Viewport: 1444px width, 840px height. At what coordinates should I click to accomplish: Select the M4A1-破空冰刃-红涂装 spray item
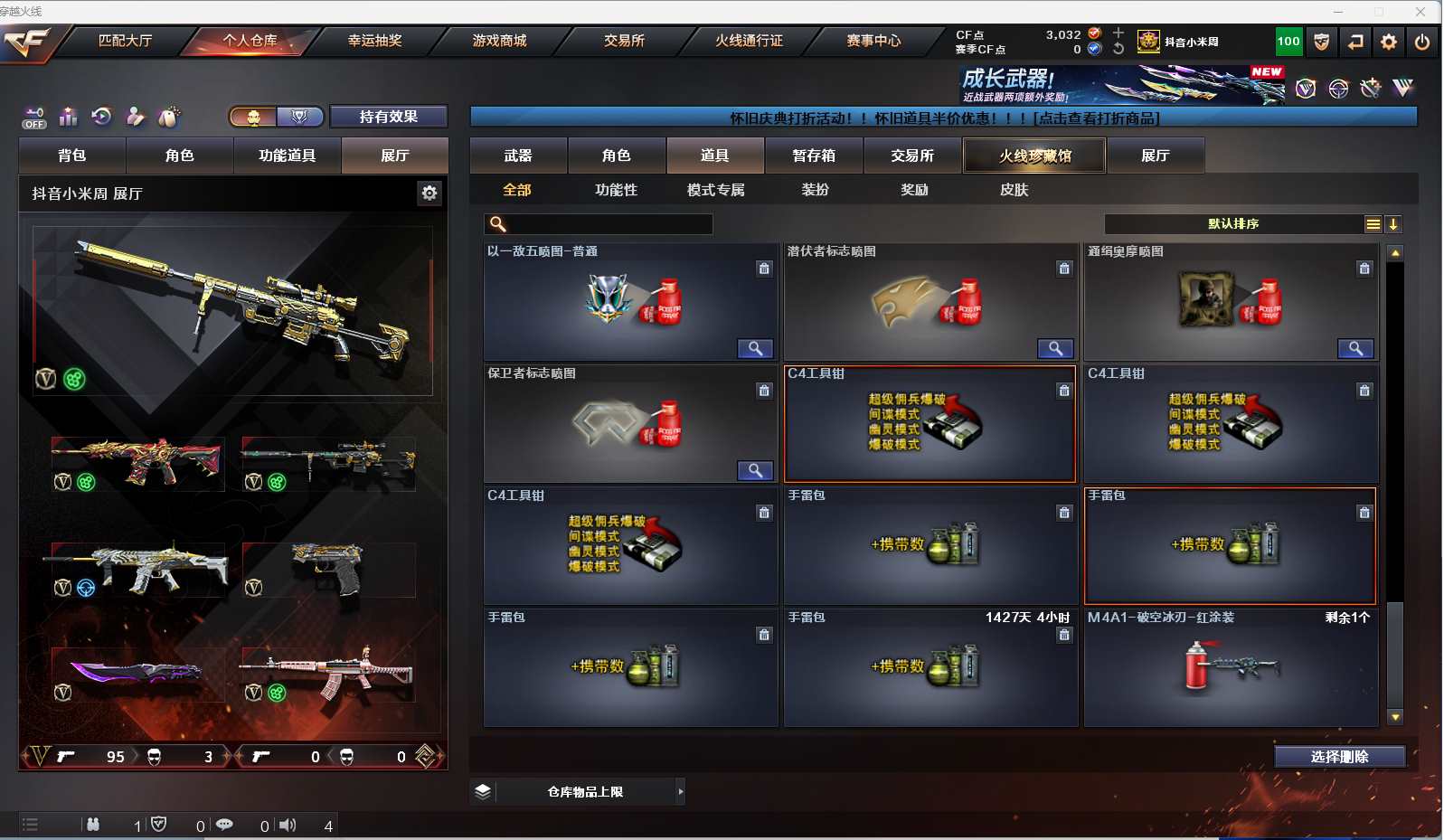tap(1231, 667)
